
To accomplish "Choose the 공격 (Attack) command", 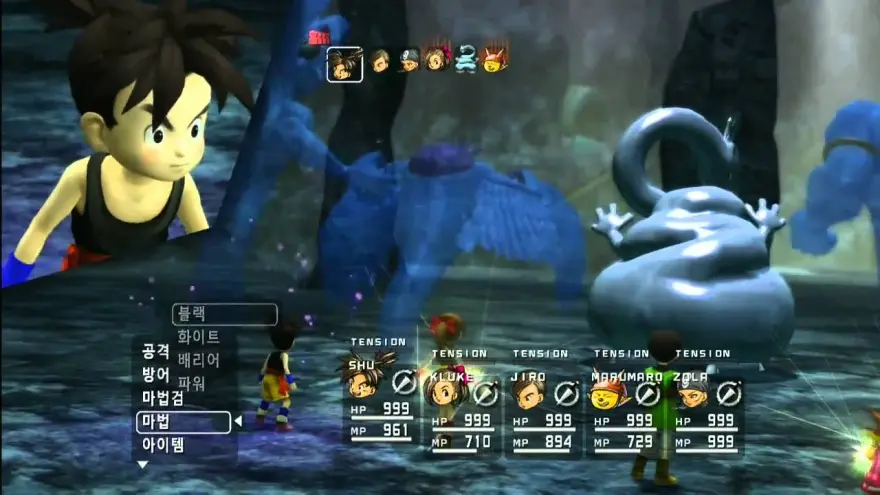I will point(156,351).
